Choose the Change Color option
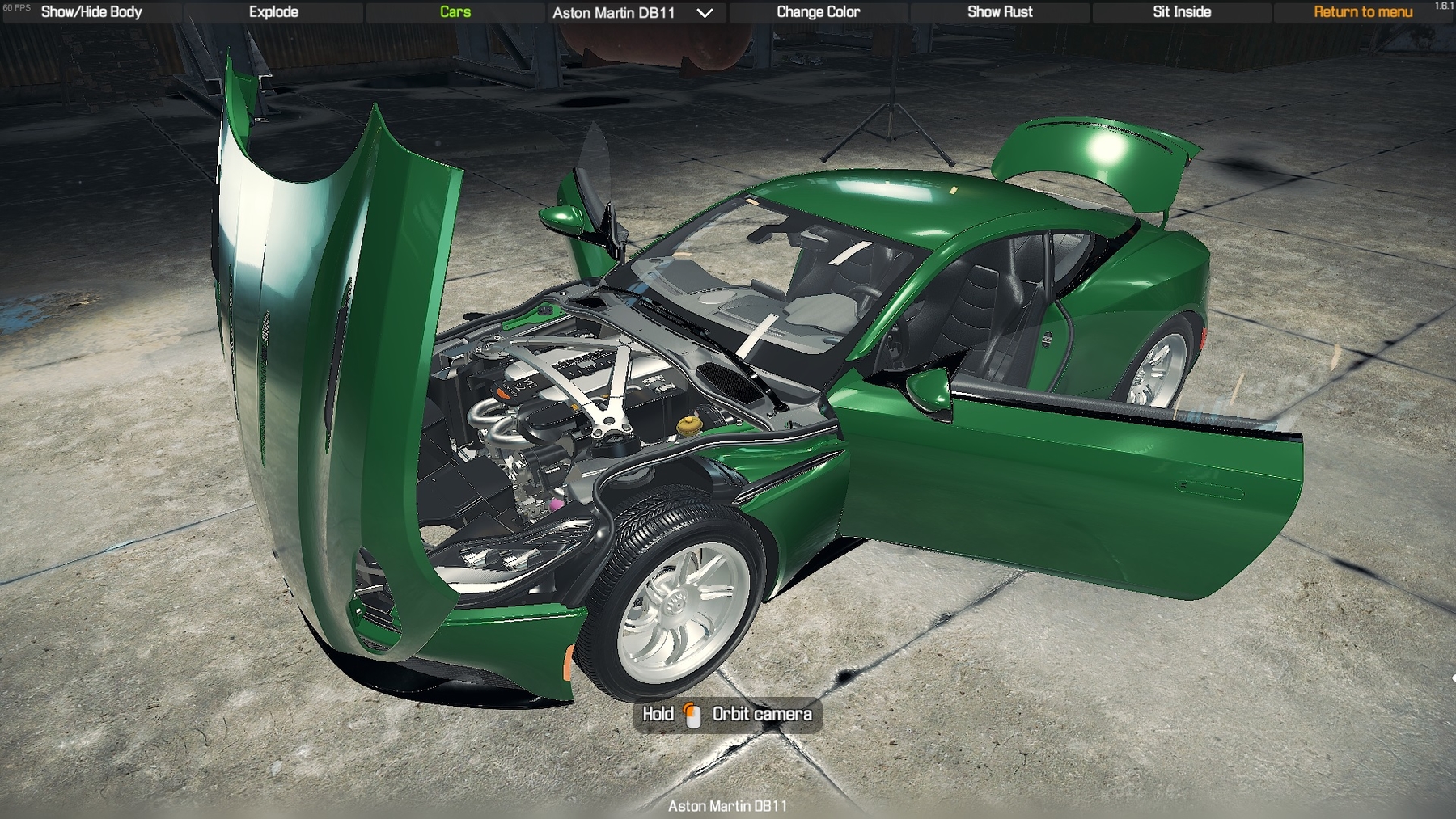 coord(818,12)
